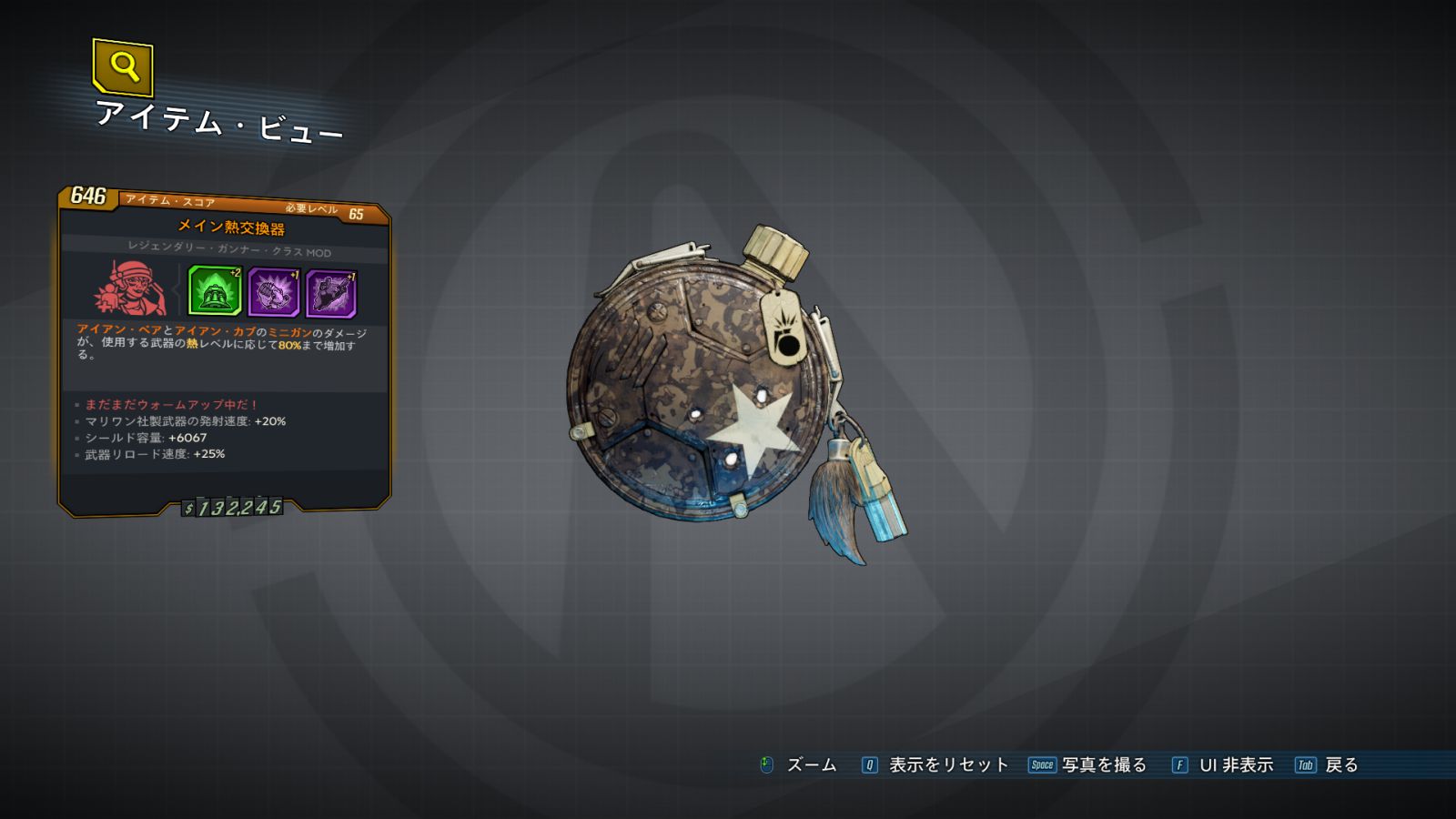Click the red Gunner class portrait icon
1456x819 pixels.
point(130,288)
